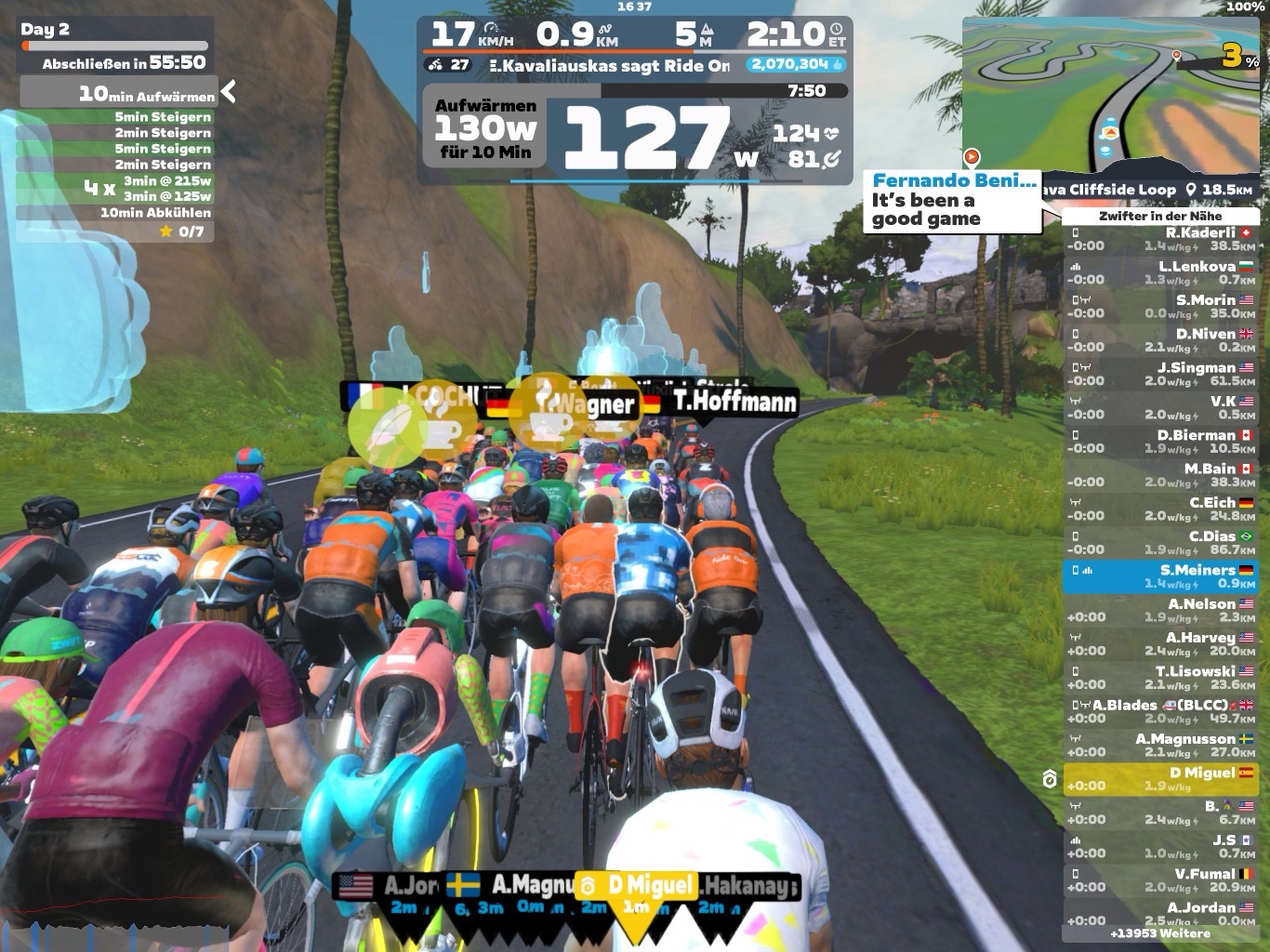Select J.Singman's rider row

1160,374
